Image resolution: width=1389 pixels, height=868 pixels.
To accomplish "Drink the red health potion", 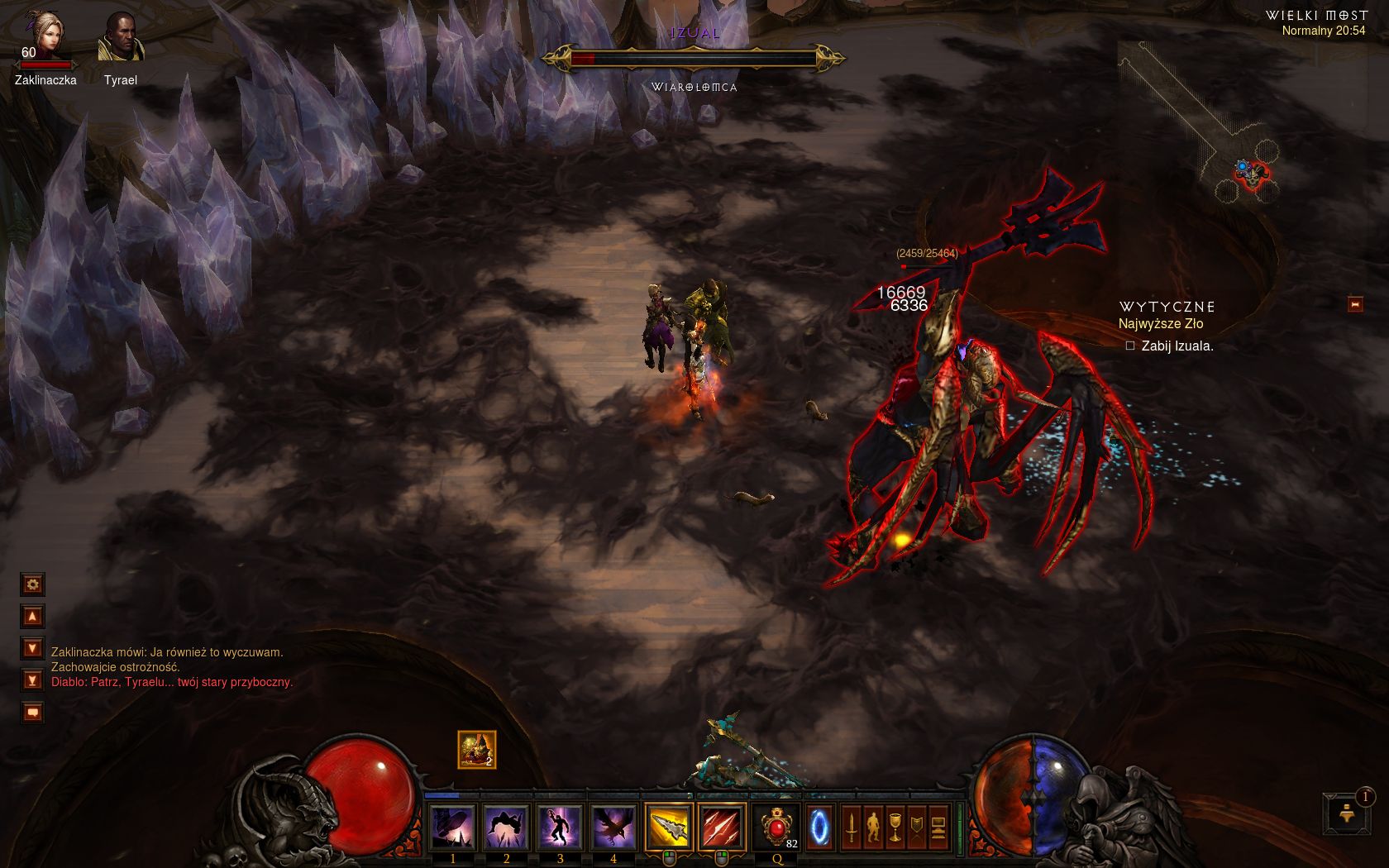I will click(x=777, y=826).
